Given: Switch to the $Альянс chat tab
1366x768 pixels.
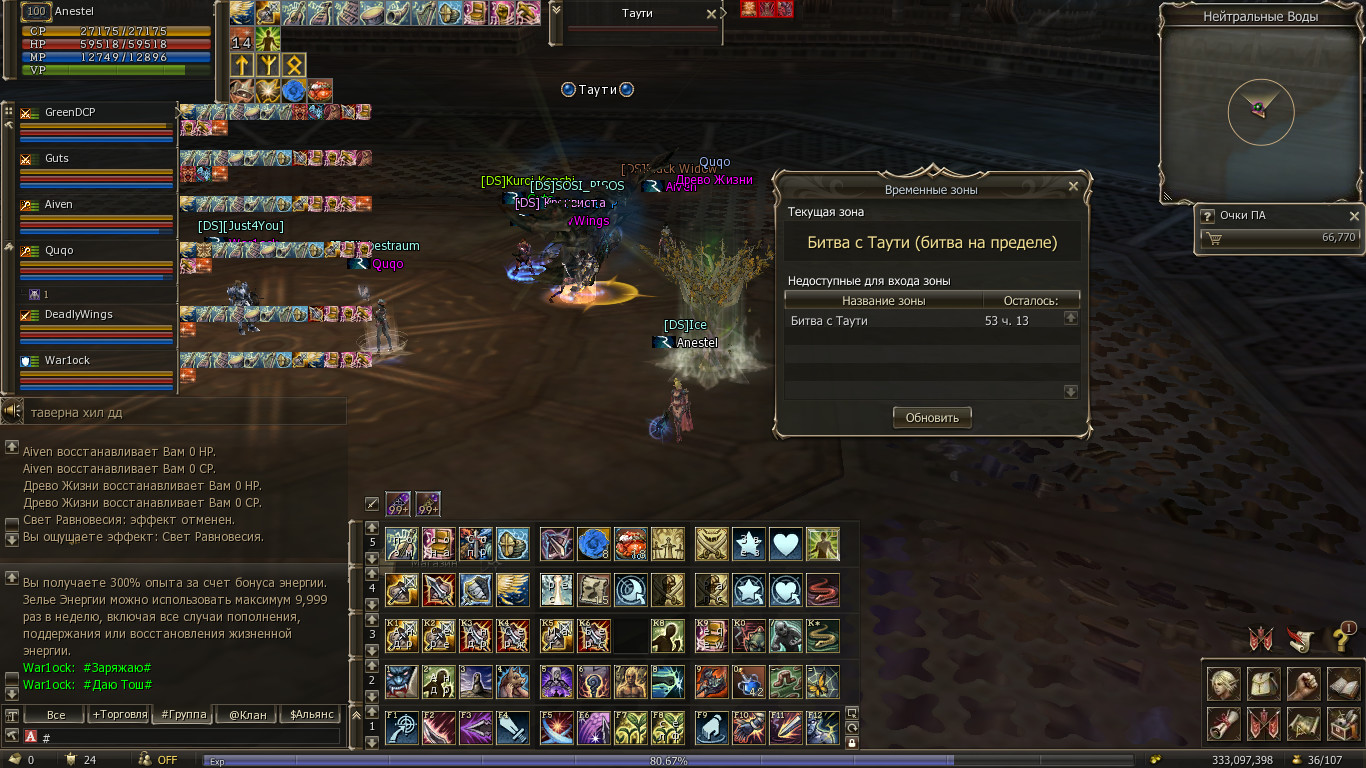Looking at the screenshot, I should point(309,714).
